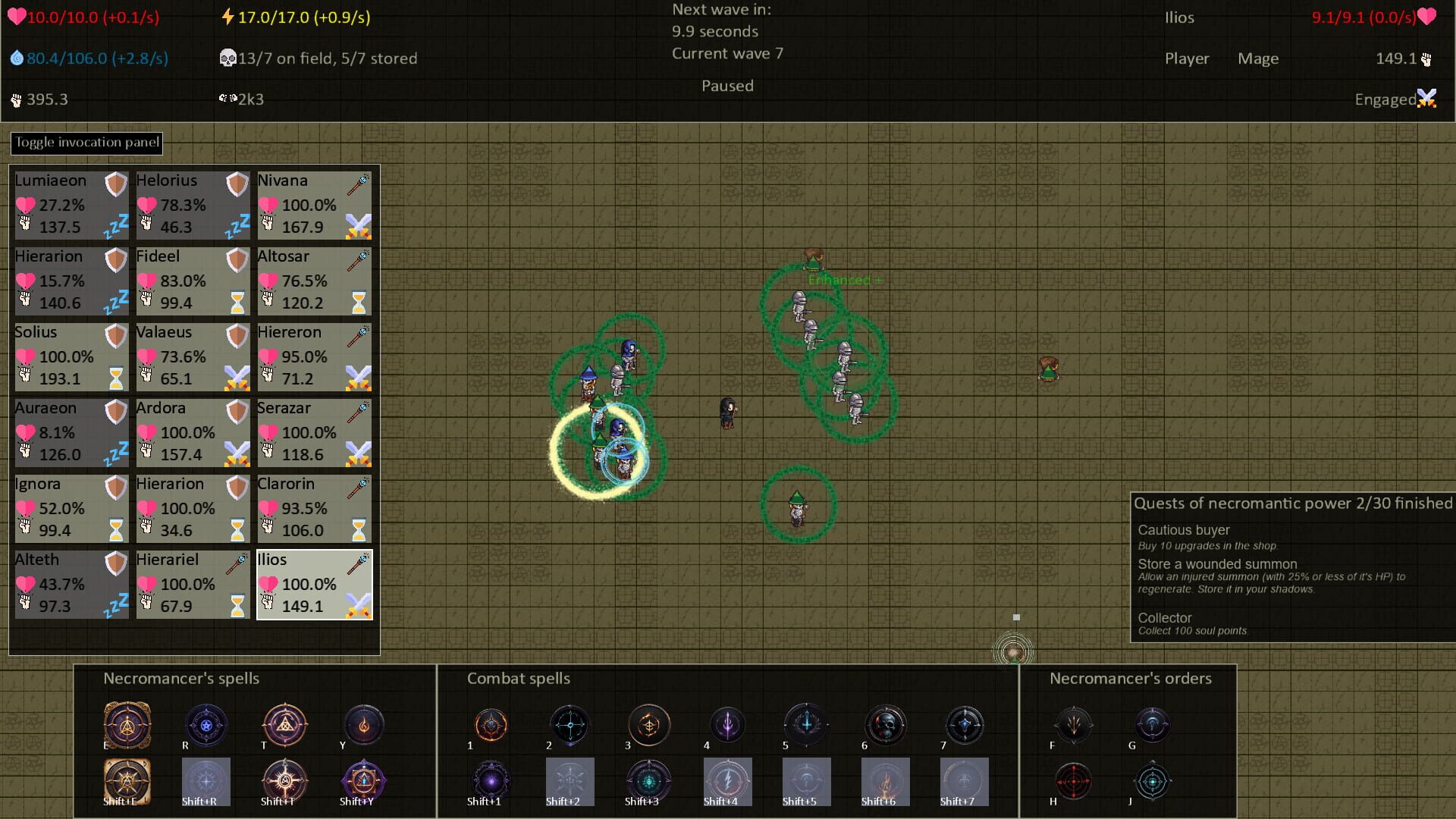Issue the Necromancer order bound to J
Viewport: 1456px width, 819px height.
tap(1153, 781)
